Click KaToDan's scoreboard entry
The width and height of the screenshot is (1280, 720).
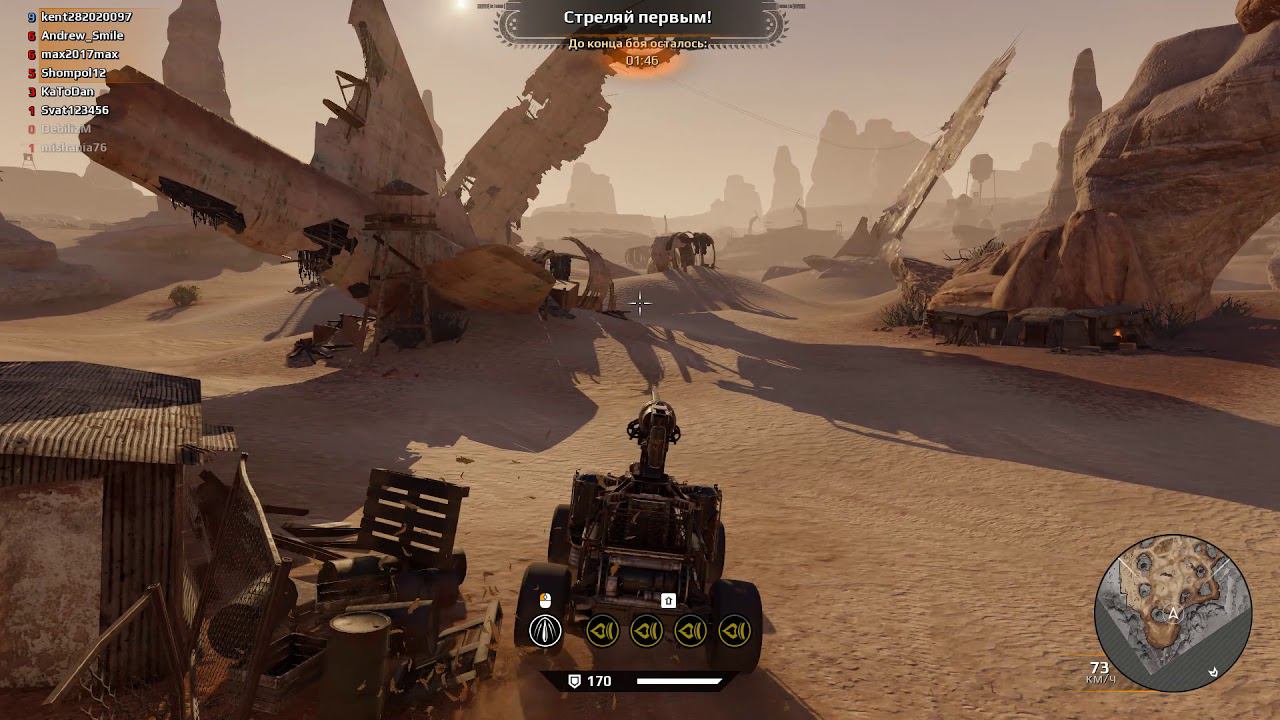(67, 91)
